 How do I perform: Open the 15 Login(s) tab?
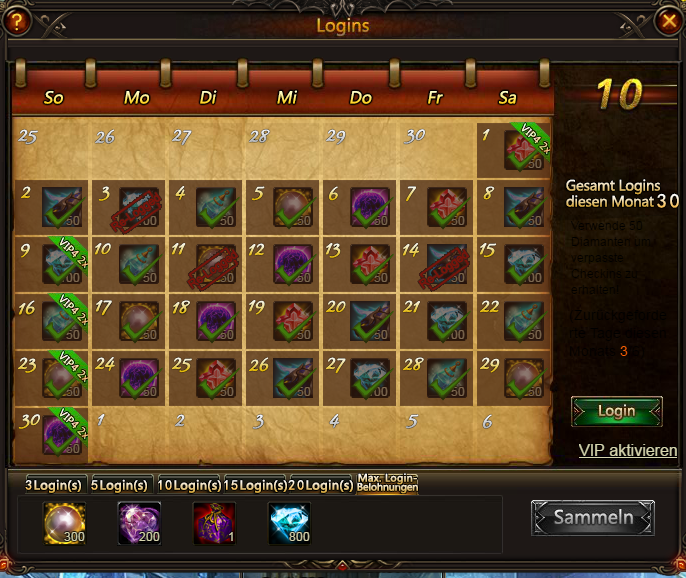tap(254, 485)
